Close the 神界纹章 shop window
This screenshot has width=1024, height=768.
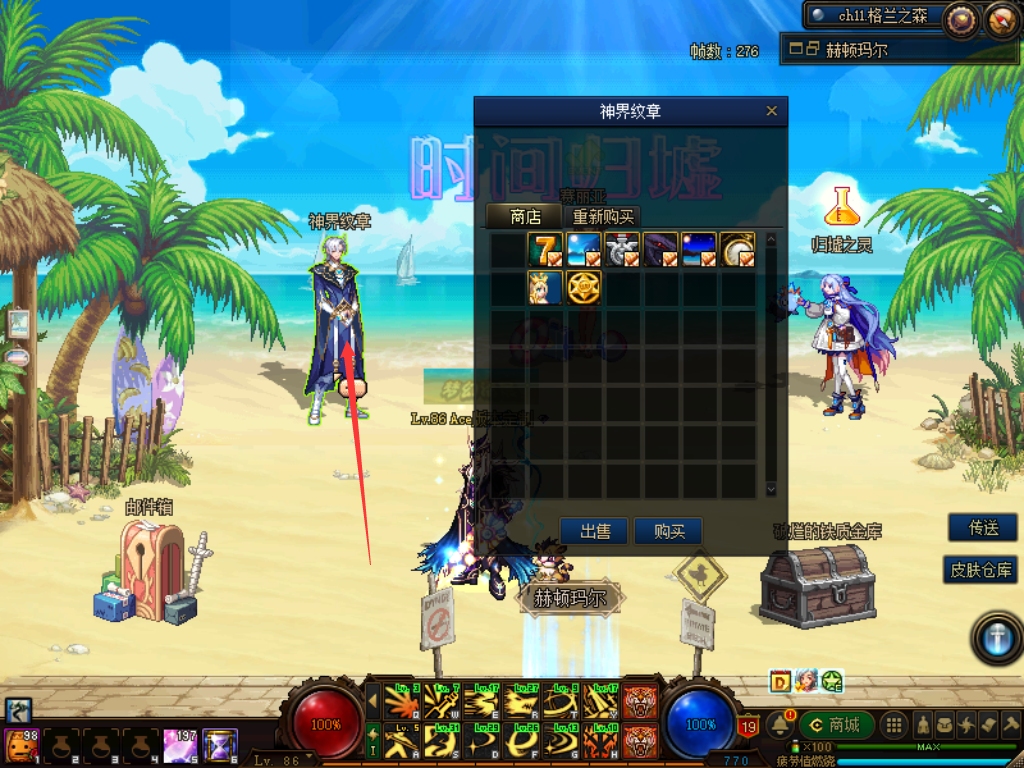point(771,111)
